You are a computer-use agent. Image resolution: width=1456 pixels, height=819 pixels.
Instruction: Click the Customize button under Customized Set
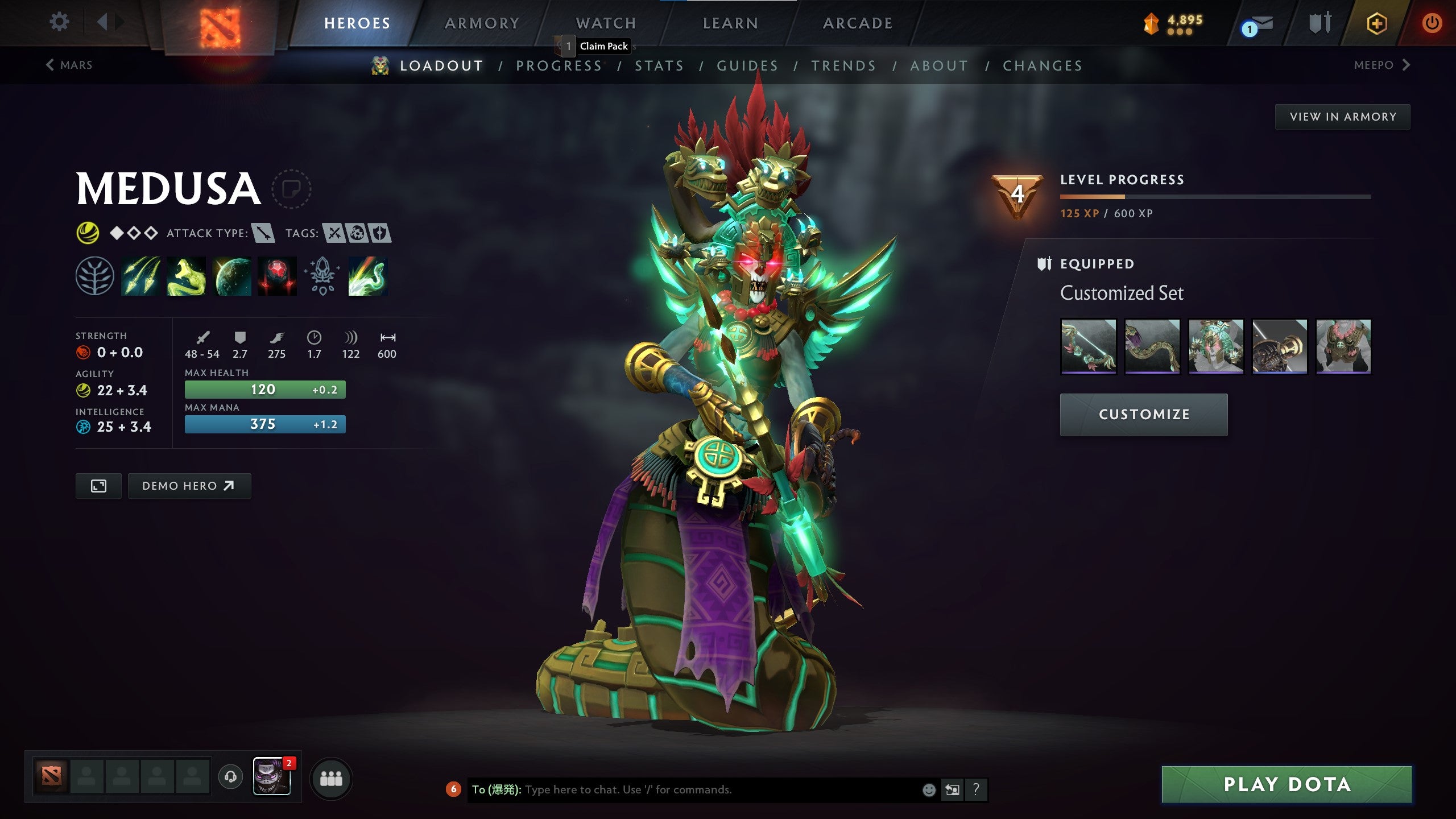(x=1143, y=414)
